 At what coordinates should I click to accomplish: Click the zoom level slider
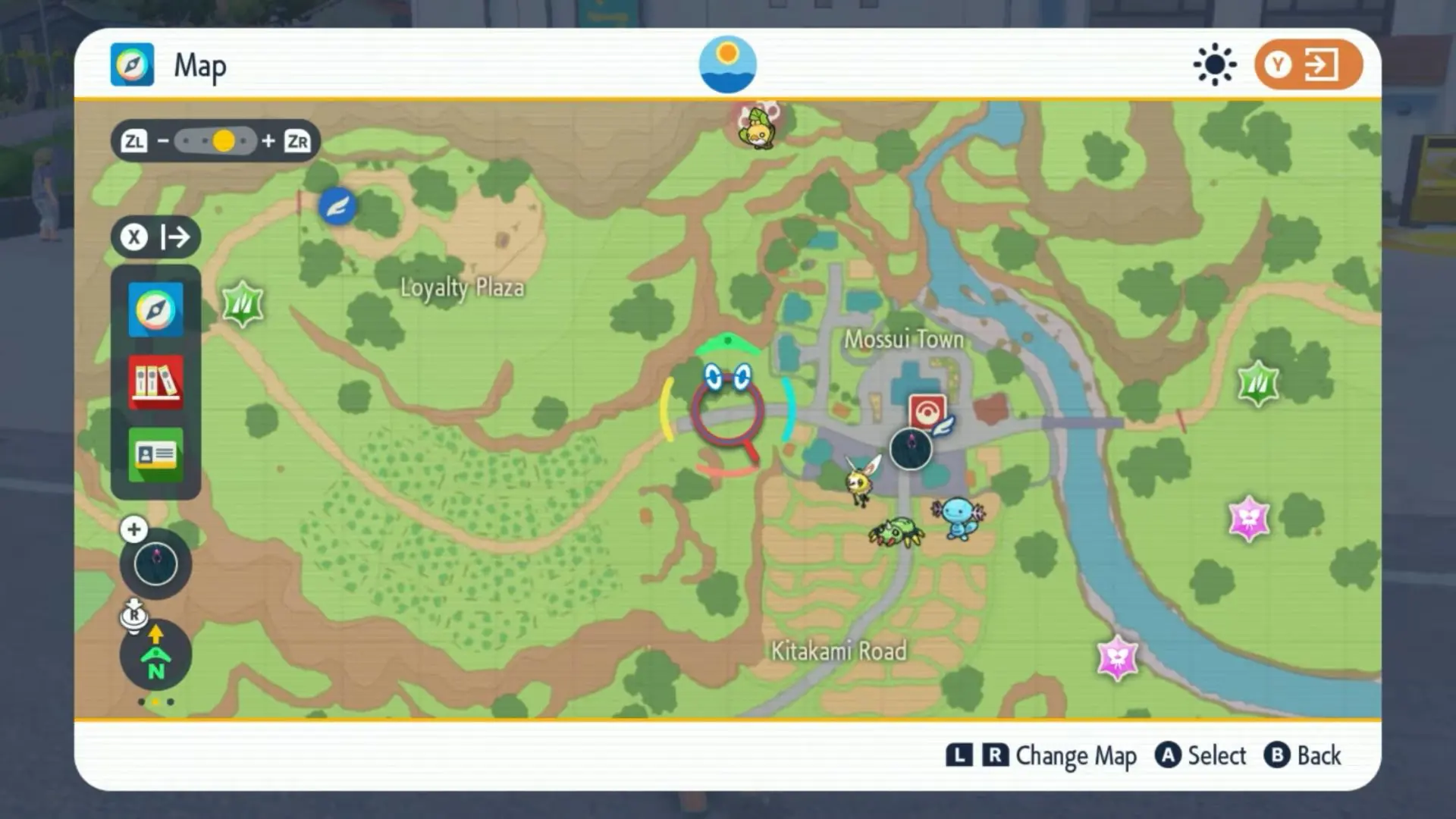pos(215,141)
